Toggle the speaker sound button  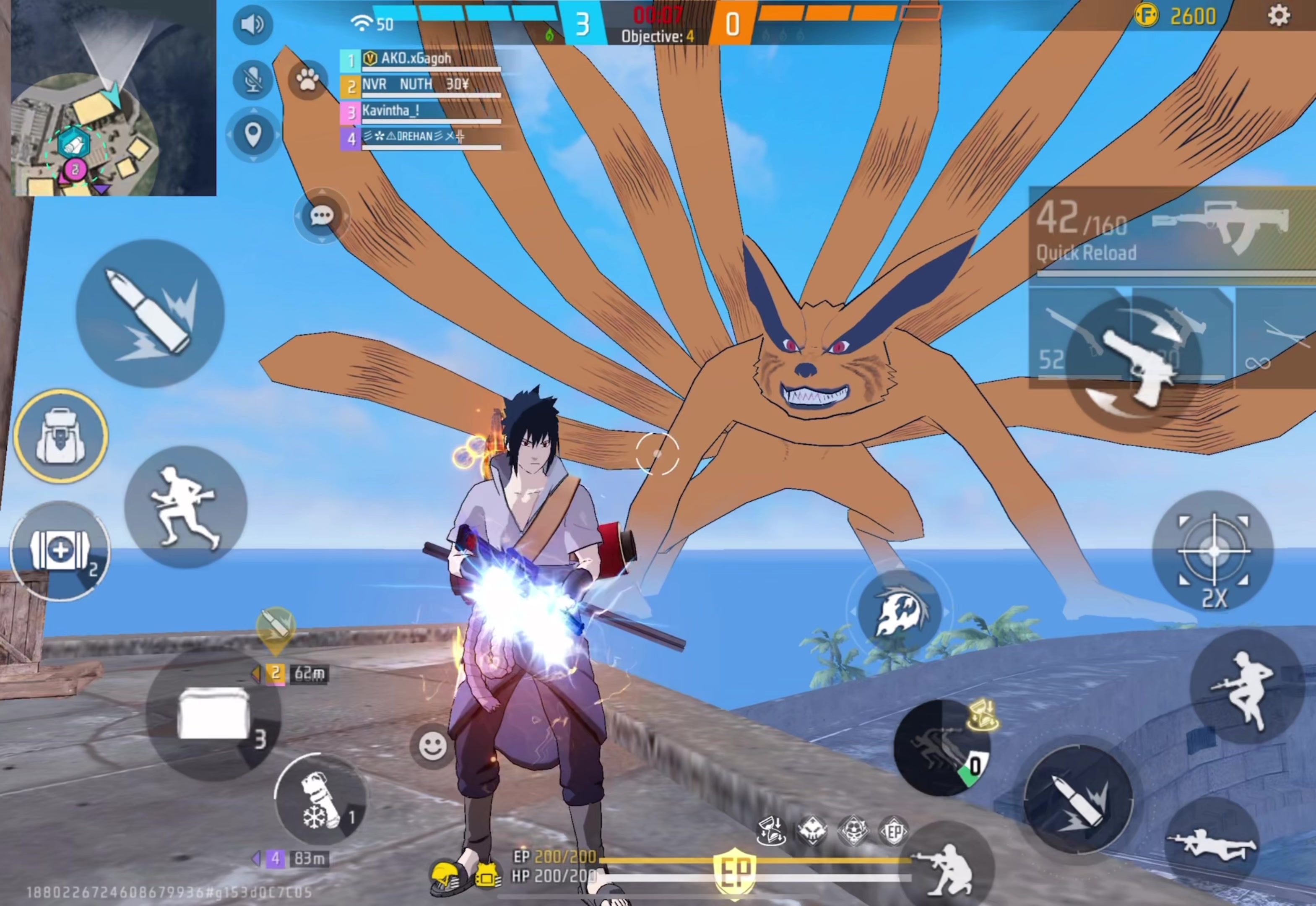click(252, 24)
